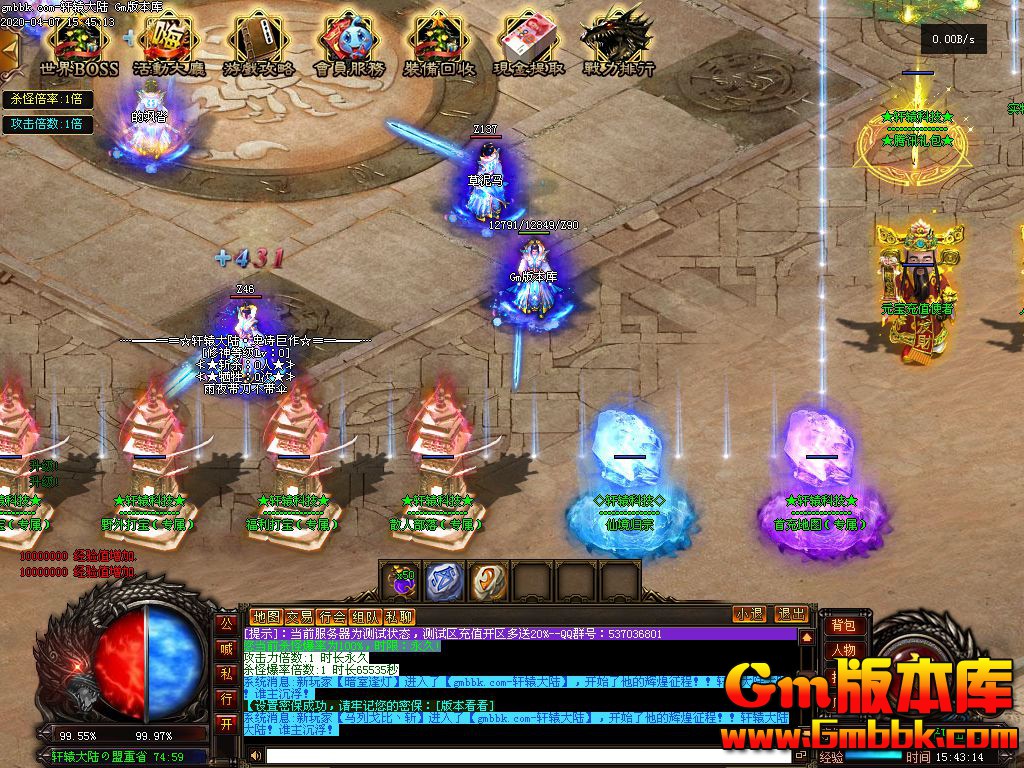Image resolution: width=1024 pixels, height=768 pixels.
Task: Switch to 私聊 private chat
Action: tap(399, 616)
